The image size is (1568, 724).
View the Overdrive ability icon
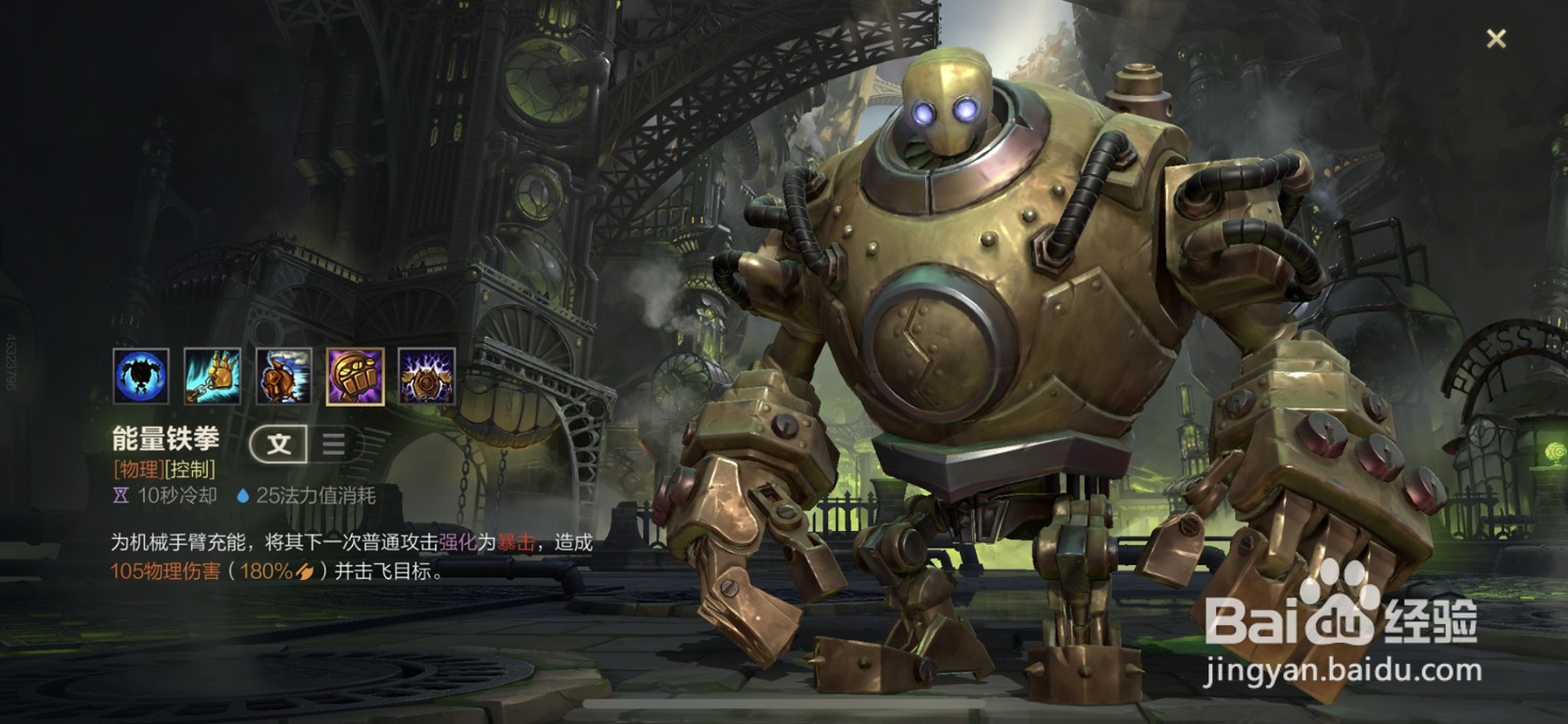coord(284,376)
